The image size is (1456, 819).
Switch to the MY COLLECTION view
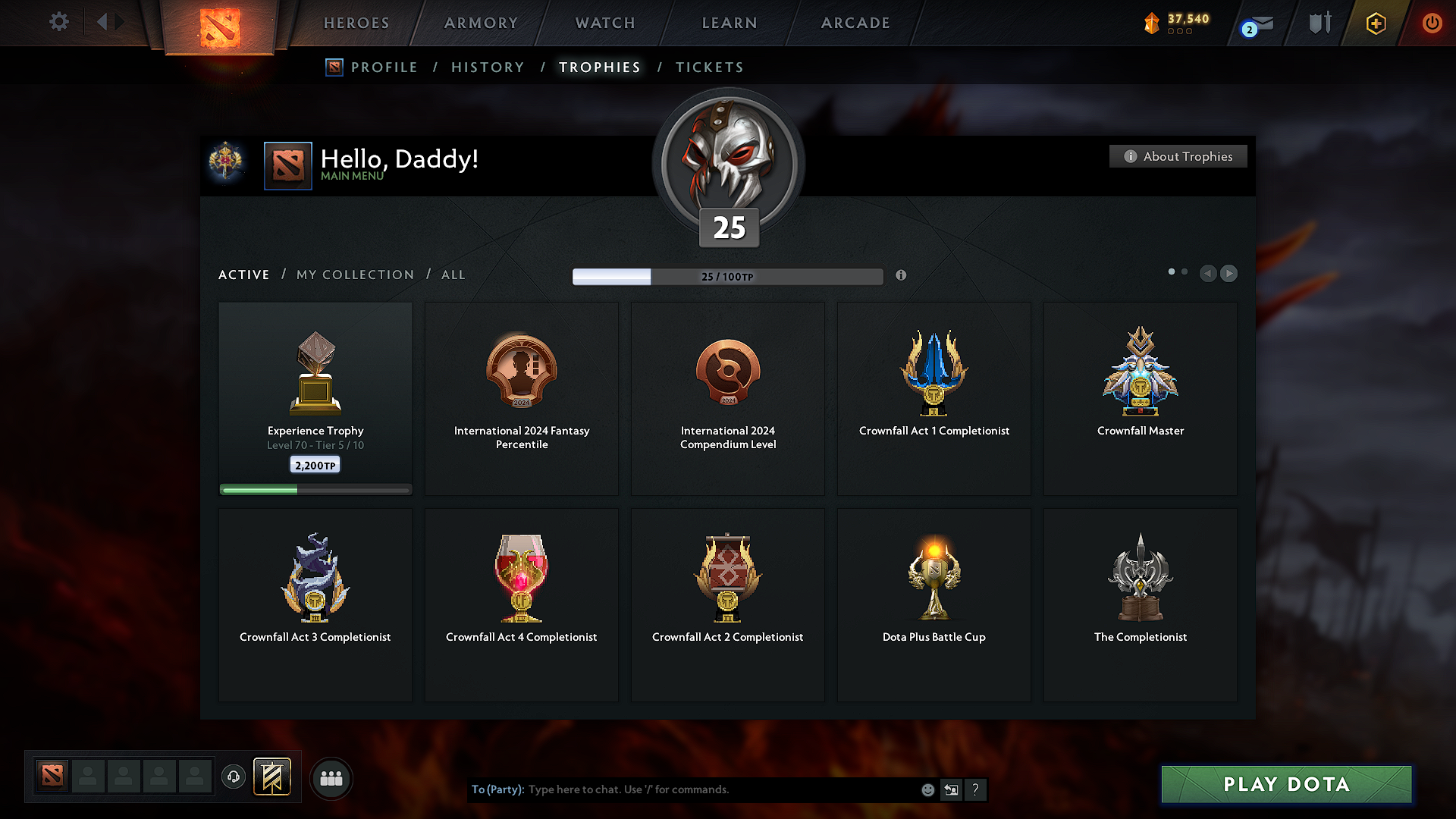(x=354, y=275)
